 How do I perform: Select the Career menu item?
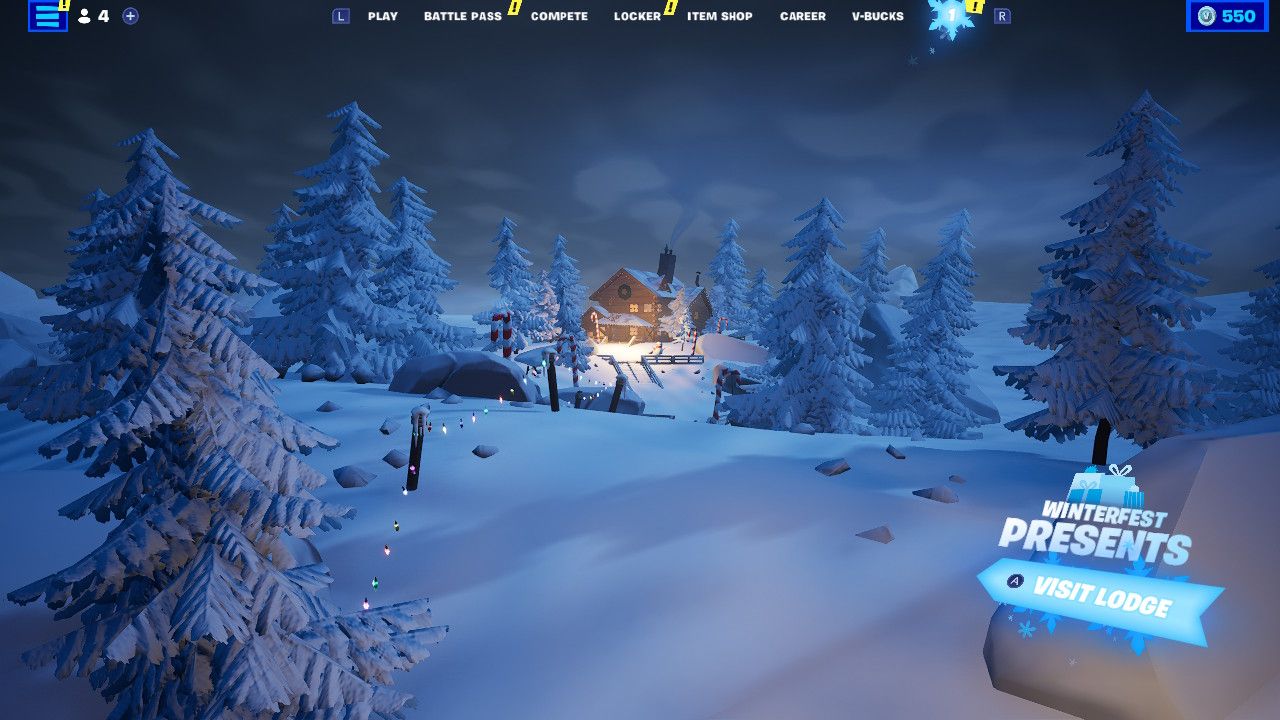click(802, 16)
